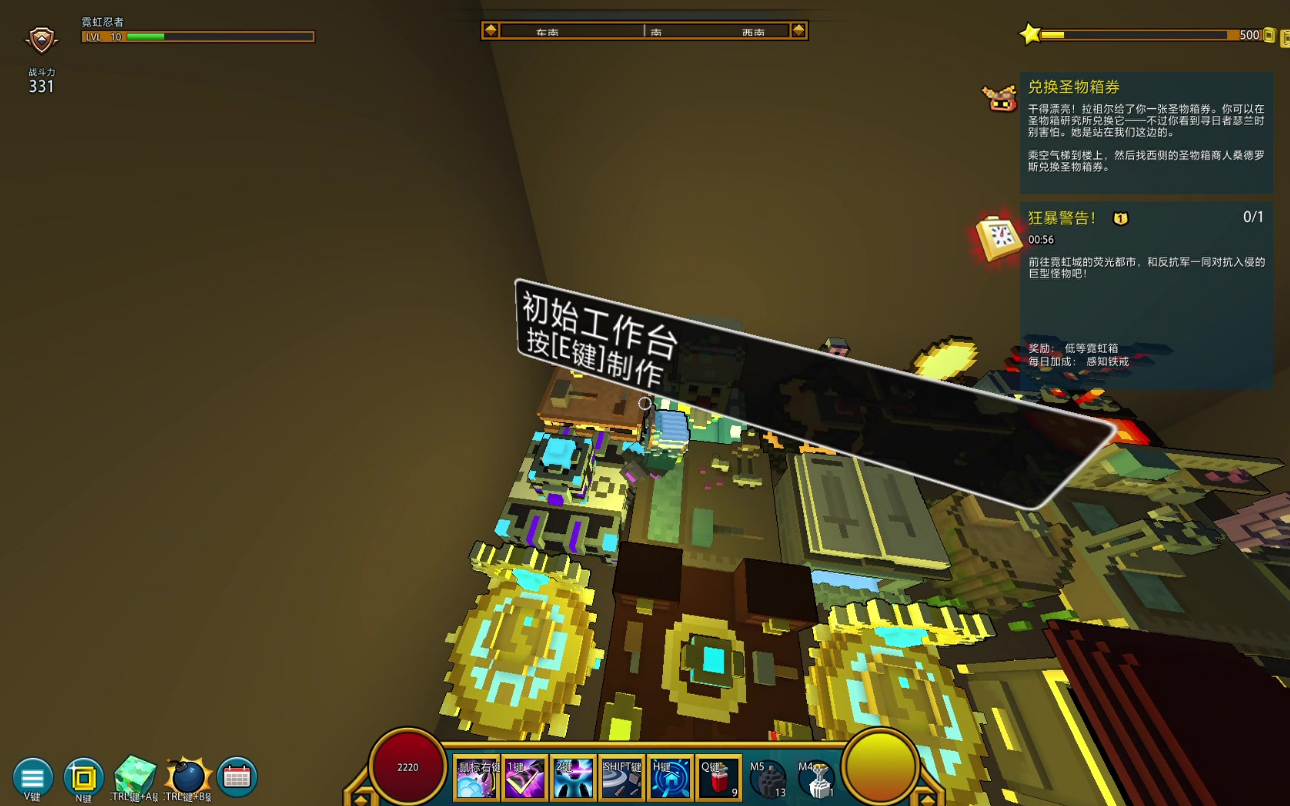Image resolution: width=1290 pixels, height=806 pixels.
Task: Click the shield badge beside the player name
Action: (x=41, y=39)
